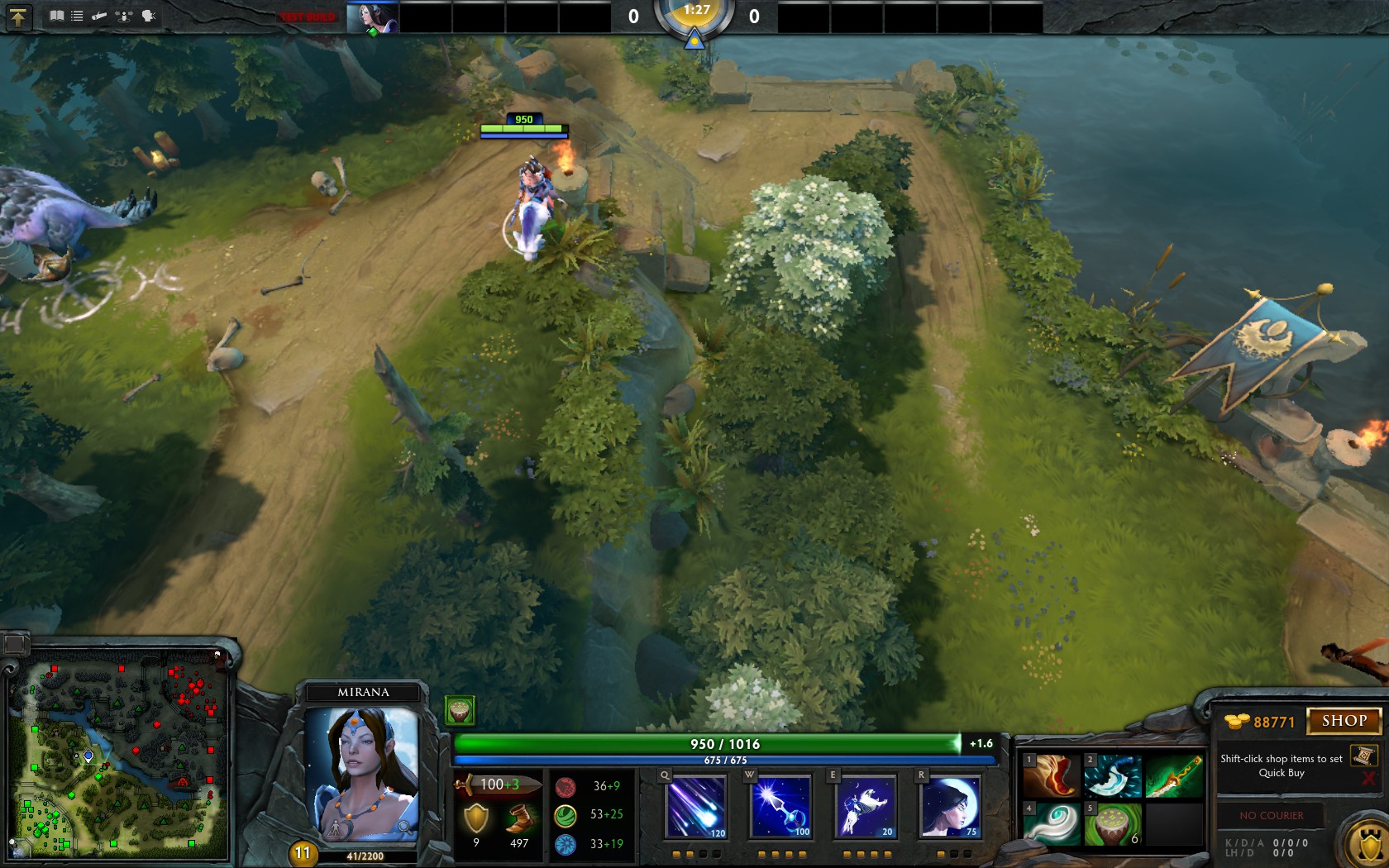Cast Mirana's Starstorm ability
This screenshot has width=1389, height=868.
[695, 806]
